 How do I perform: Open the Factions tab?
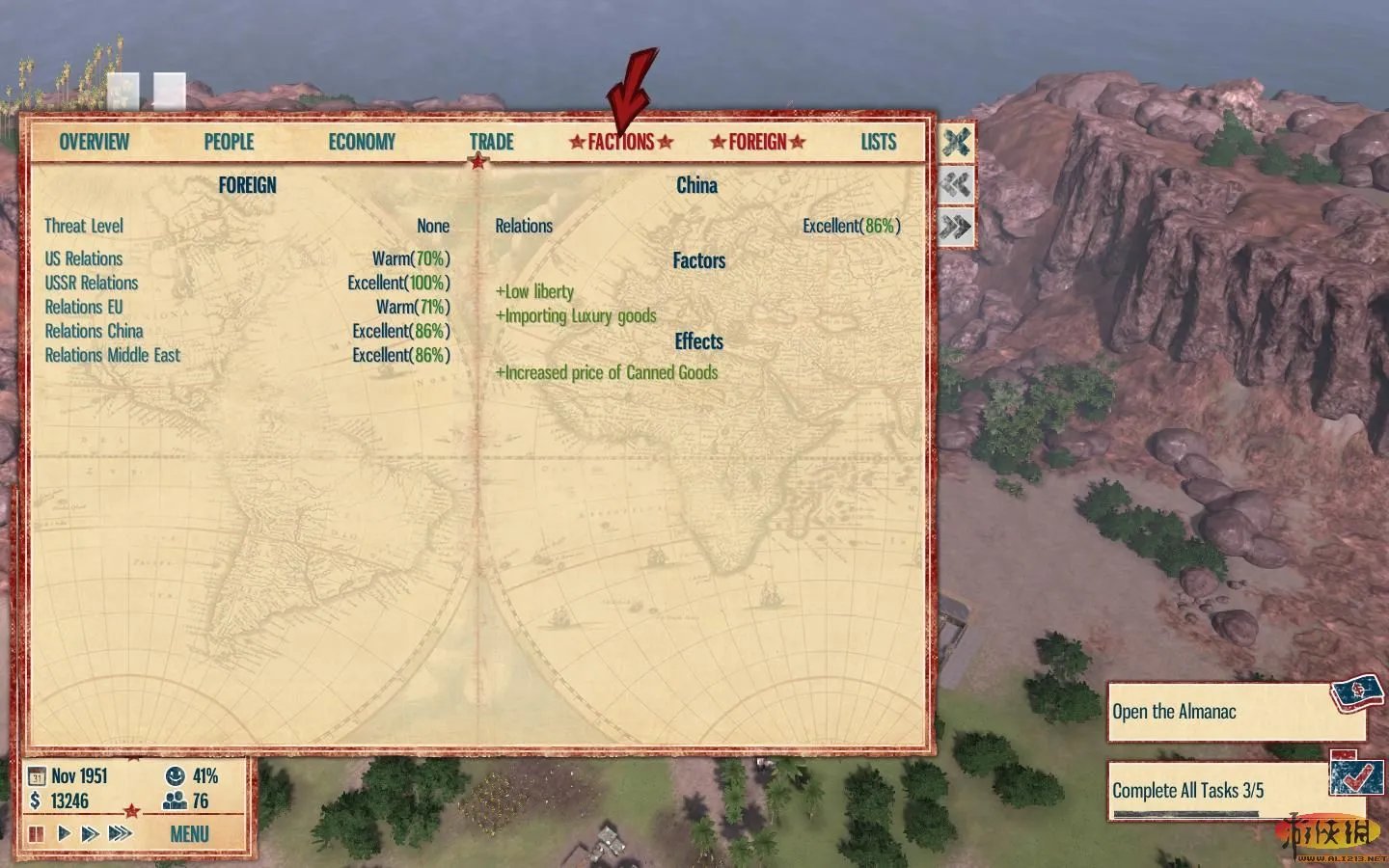click(x=621, y=142)
